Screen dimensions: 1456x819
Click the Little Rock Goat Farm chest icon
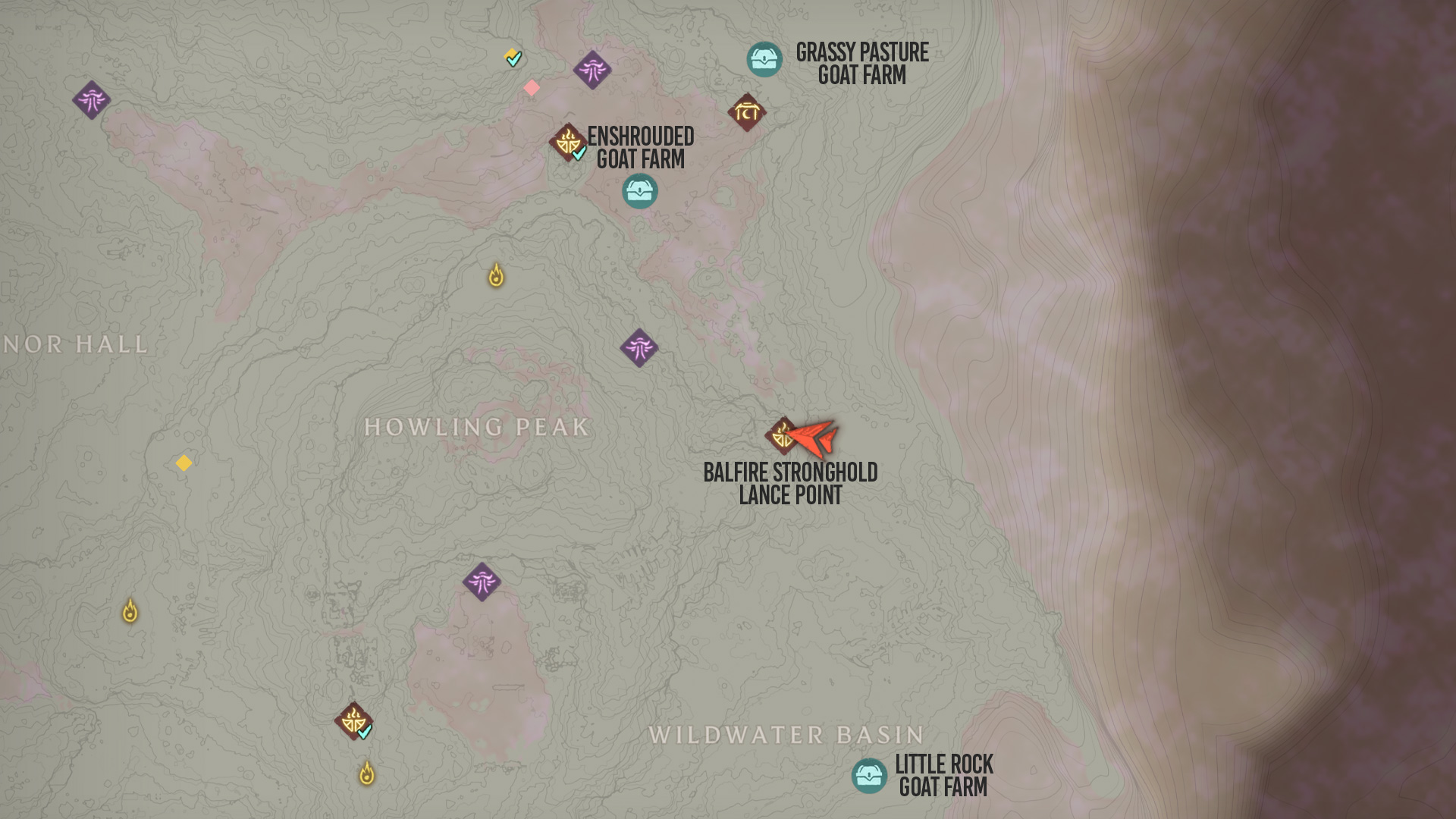[871, 775]
